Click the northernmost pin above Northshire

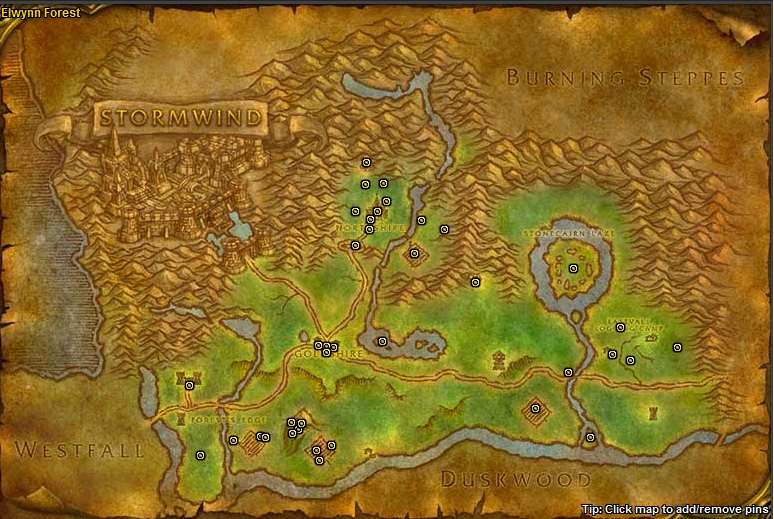coord(366,162)
